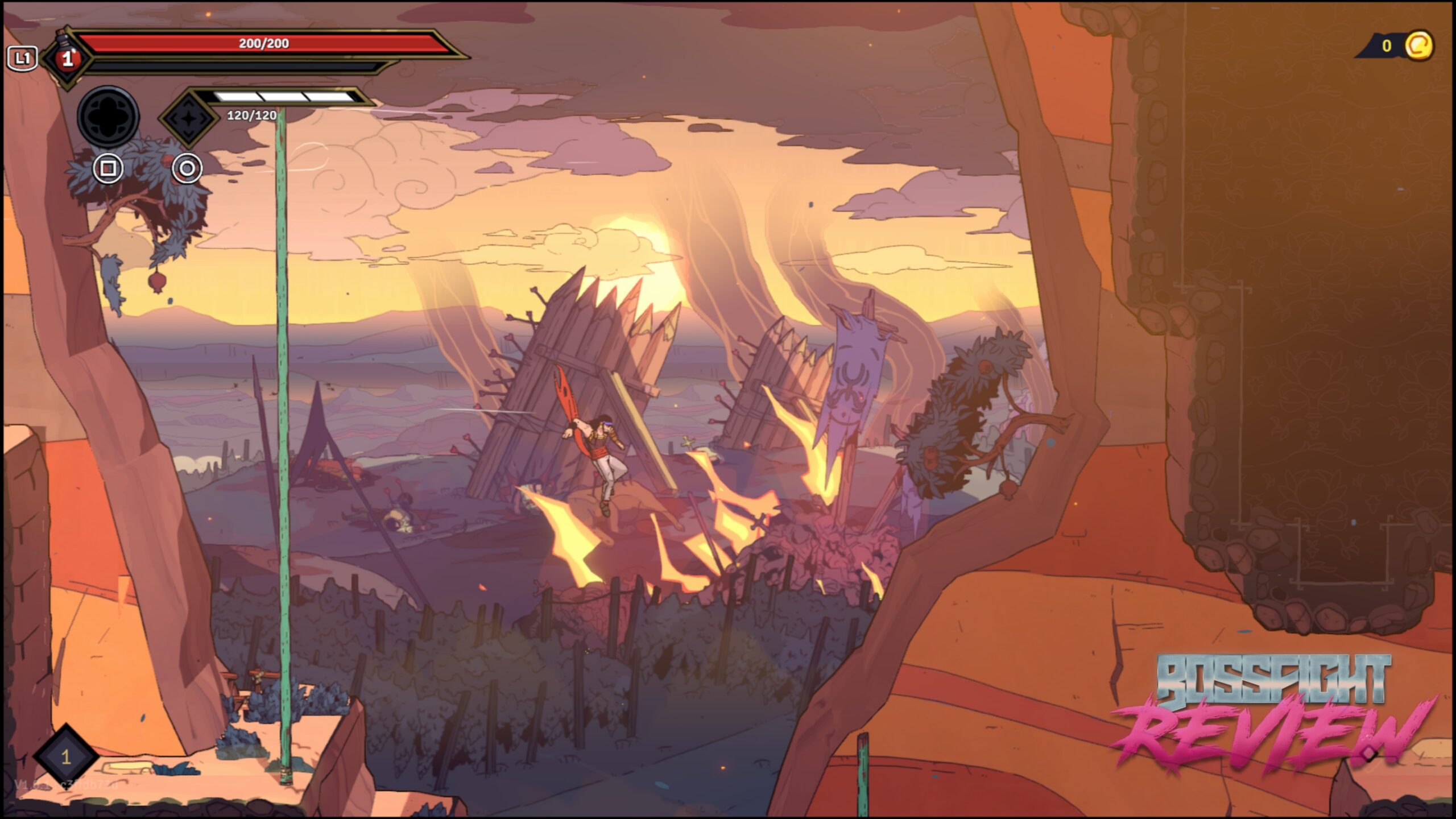Image resolution: width=1456 pixels, height=819 pixels.
Task: Use the healing flask icon
Action: click(68, 57)
